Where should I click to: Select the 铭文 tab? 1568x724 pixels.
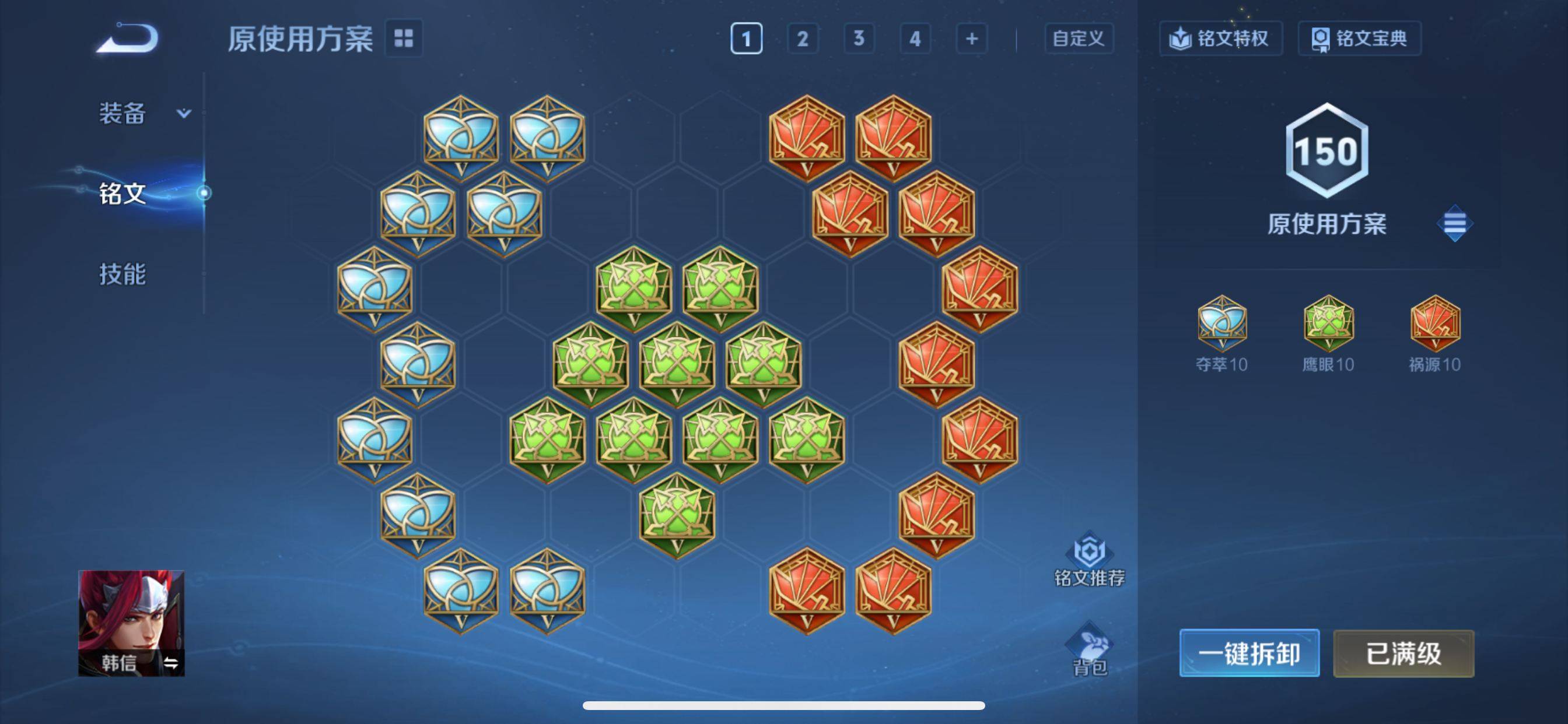coord(123,194)
